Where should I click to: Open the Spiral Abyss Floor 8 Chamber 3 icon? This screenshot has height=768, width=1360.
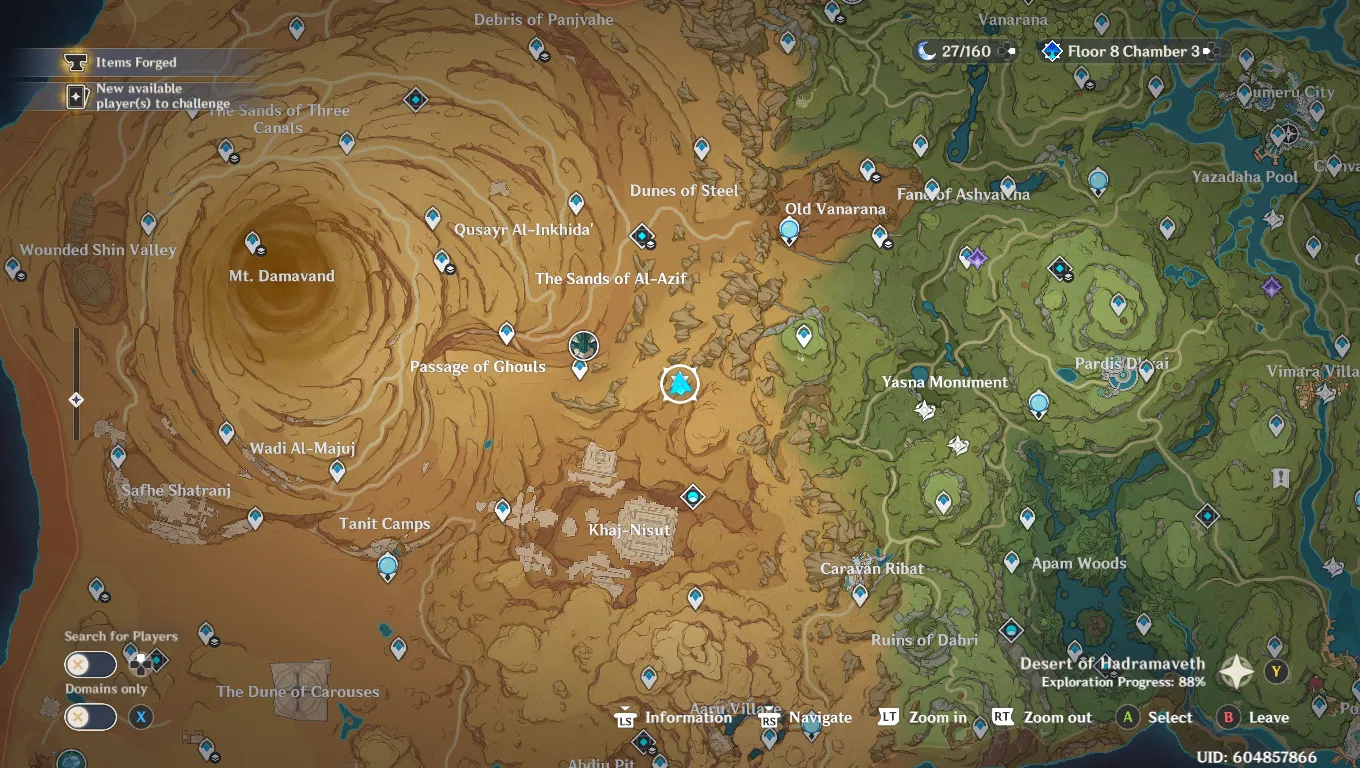[1051, 50]
